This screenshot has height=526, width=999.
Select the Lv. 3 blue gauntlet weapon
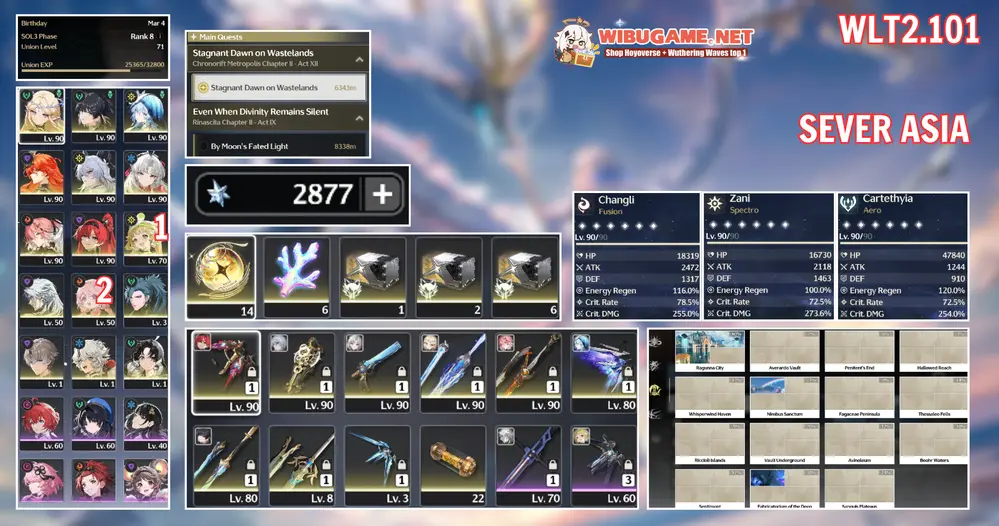tap(376, 464)
